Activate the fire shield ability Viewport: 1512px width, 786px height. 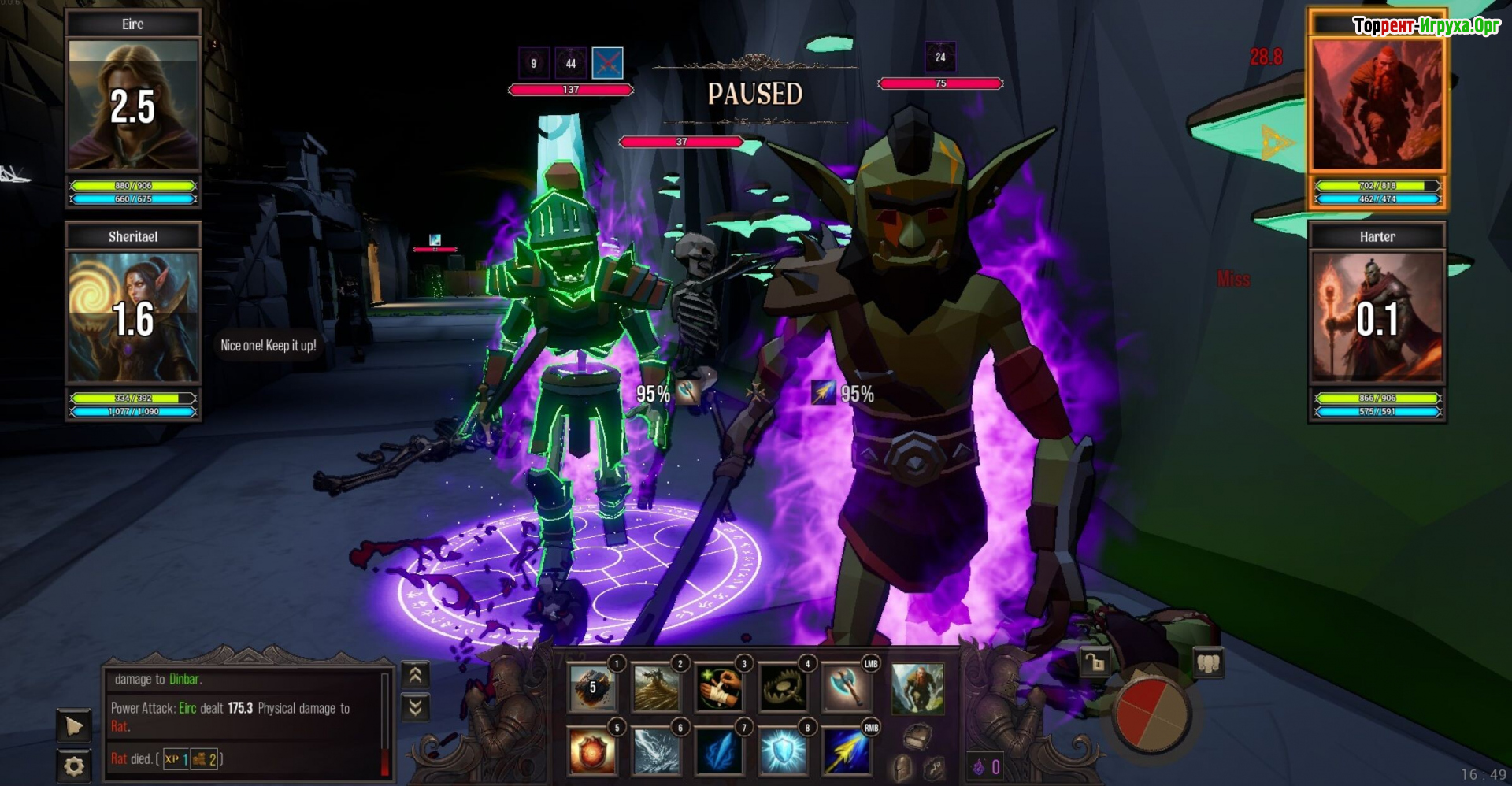[x=592, y=751]
